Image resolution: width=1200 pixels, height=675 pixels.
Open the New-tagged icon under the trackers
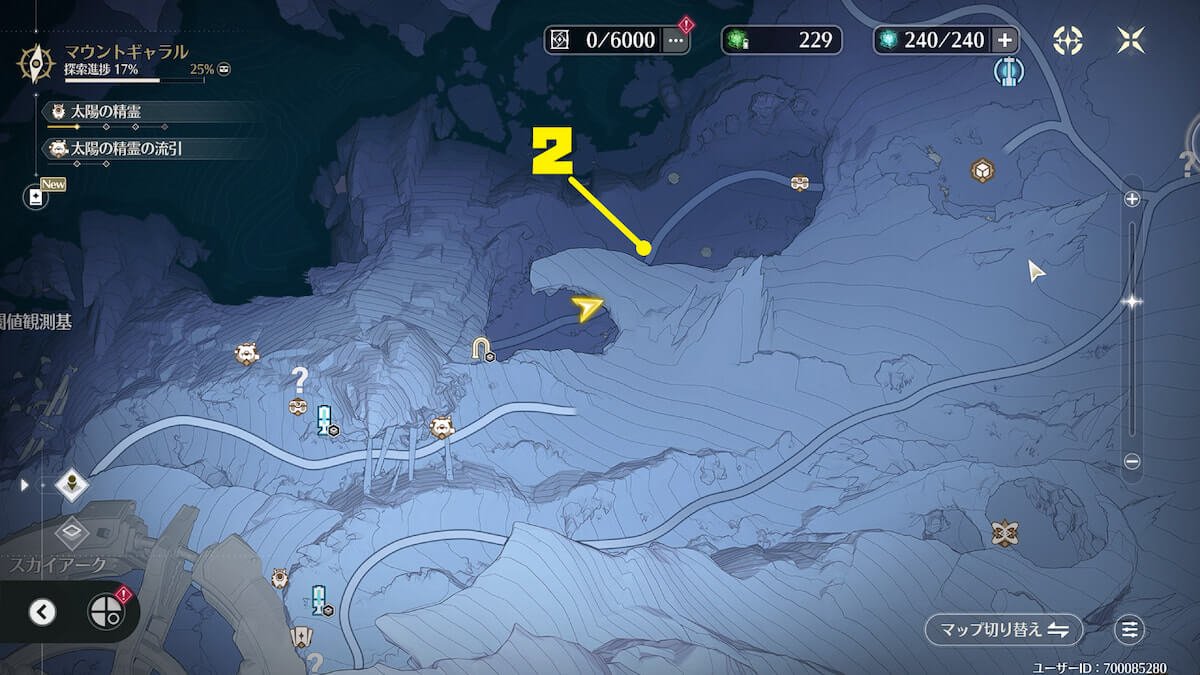point(37,197)
